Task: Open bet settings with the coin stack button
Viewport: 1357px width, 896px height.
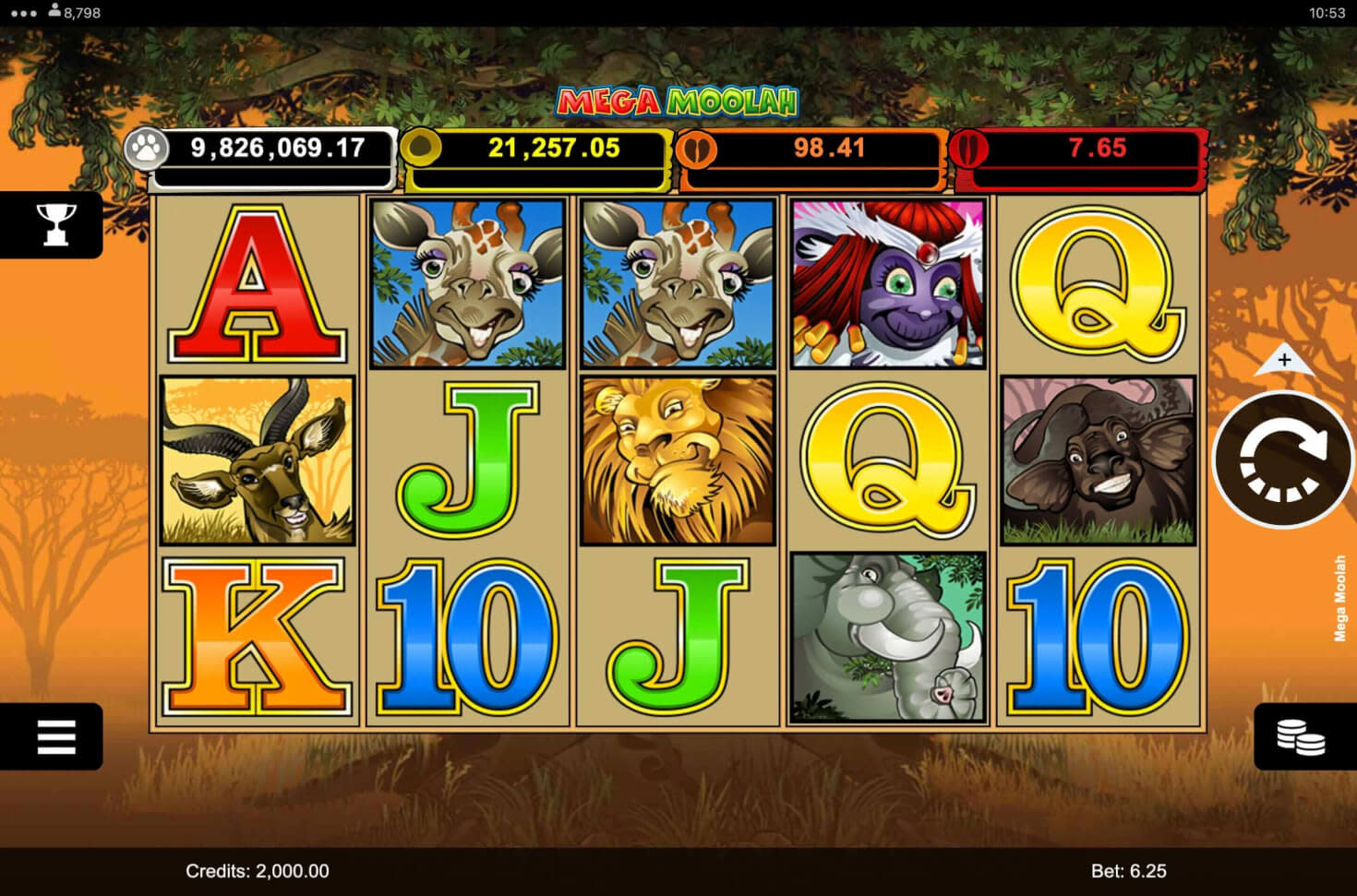Action: click(1300, 736)
